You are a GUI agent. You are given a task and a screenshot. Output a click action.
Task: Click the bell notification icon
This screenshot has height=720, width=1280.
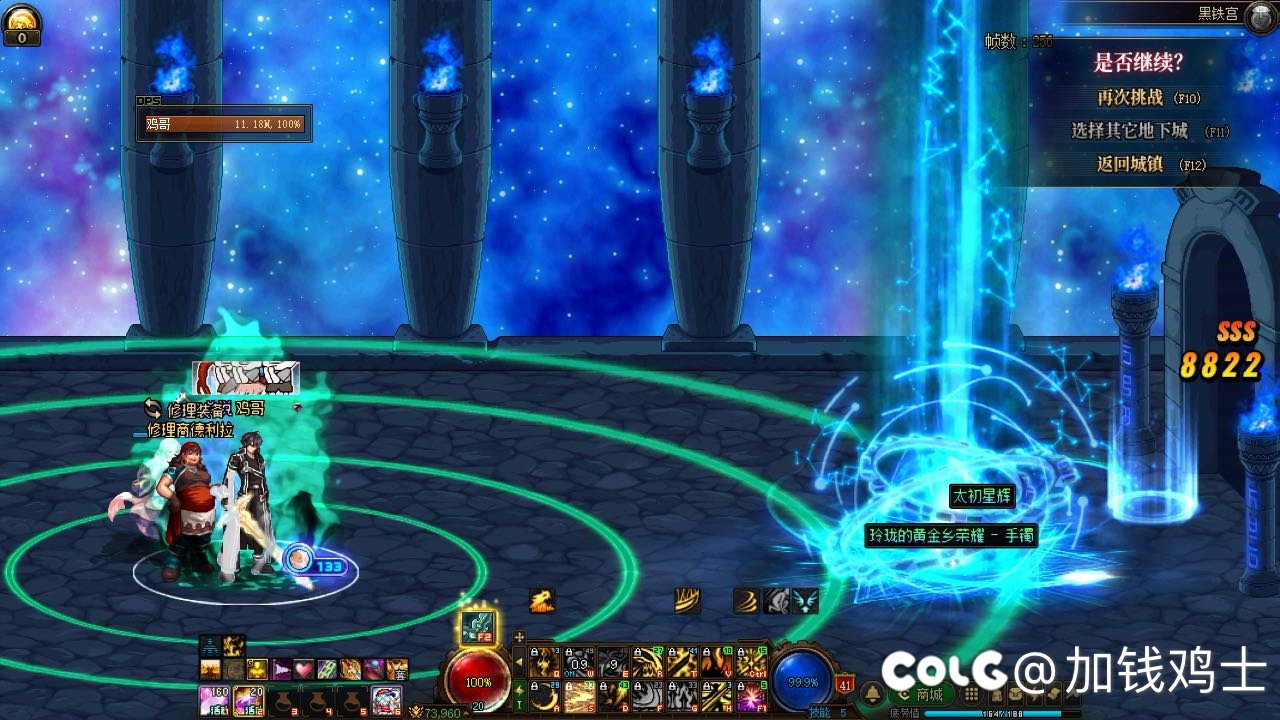point(873,694)
